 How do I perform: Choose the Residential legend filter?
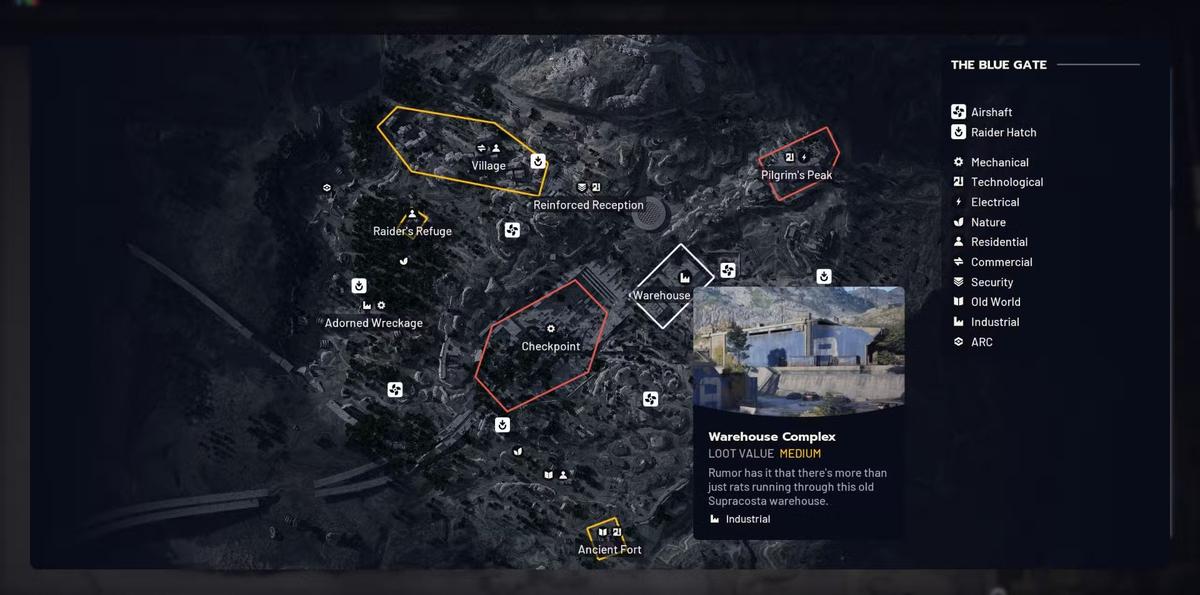pyautogui.click(x=998, y=242)
